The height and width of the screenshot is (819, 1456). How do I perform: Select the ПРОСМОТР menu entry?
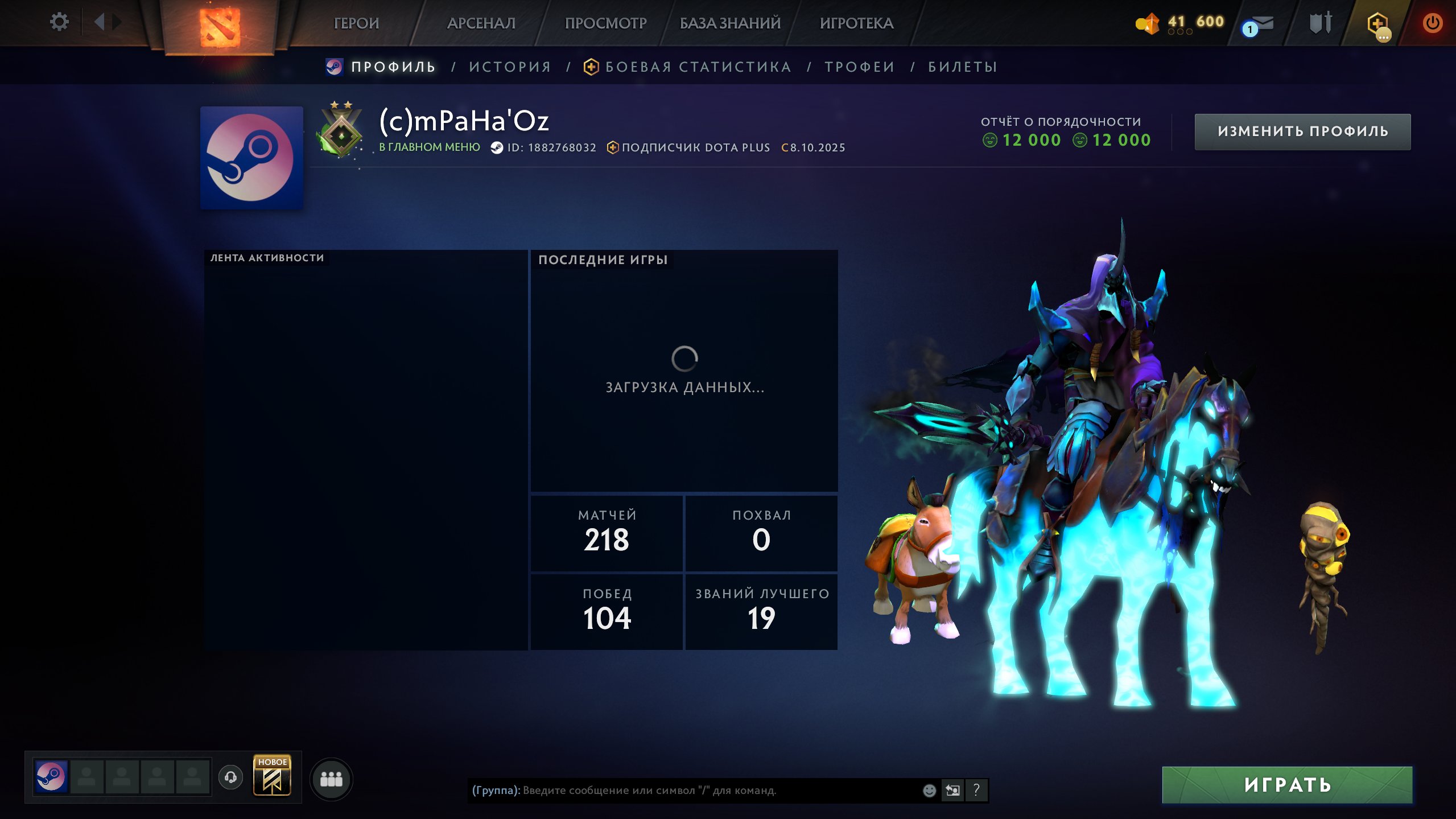coord(605,23)
